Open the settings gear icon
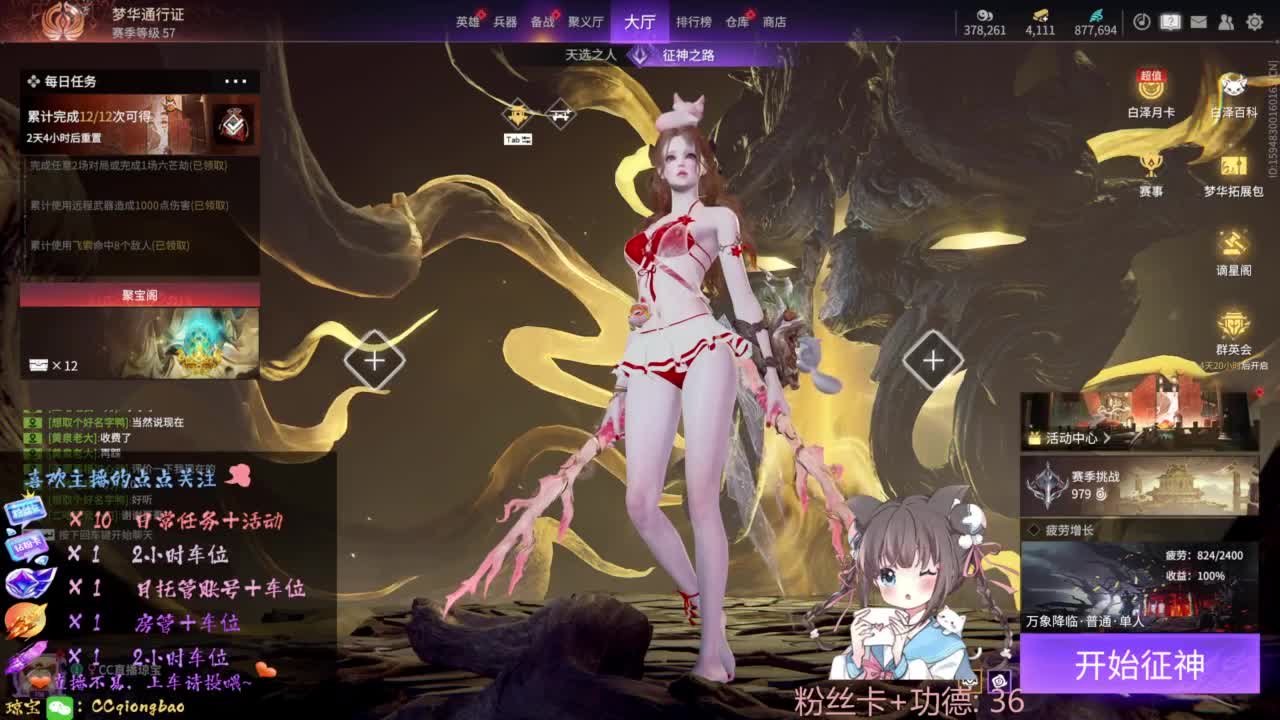This screenshot has height=720, width=1280. click(x=1255, y=22)
